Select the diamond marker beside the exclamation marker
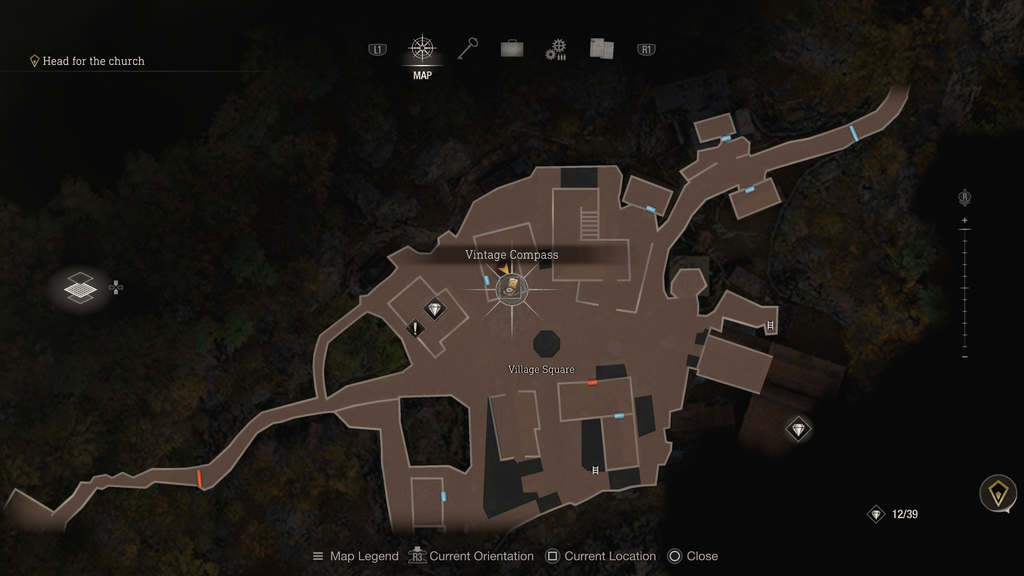The height and width of the screenshot is (576, 1024). [x=434, y=309]
